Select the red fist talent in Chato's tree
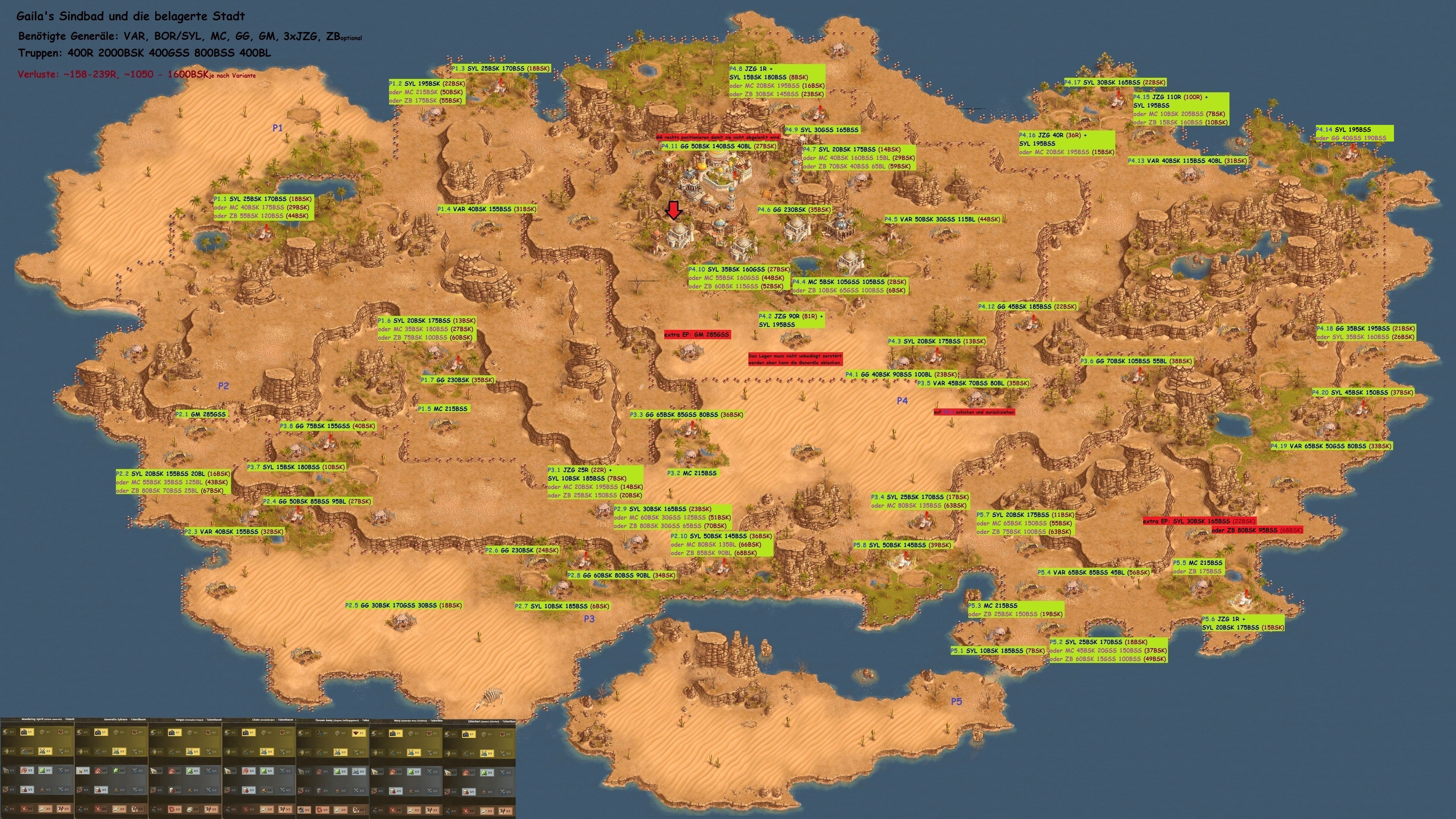This screenshot has width=1456, height=819. (246, 771)
